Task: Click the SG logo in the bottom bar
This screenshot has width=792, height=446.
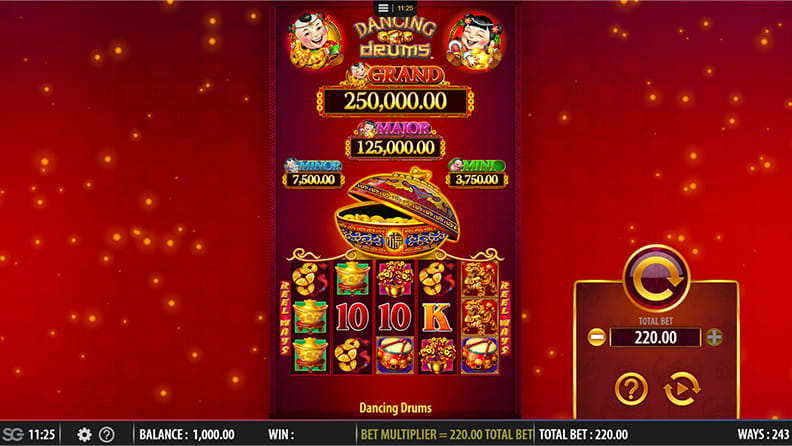Action: (x=12, y=435)
